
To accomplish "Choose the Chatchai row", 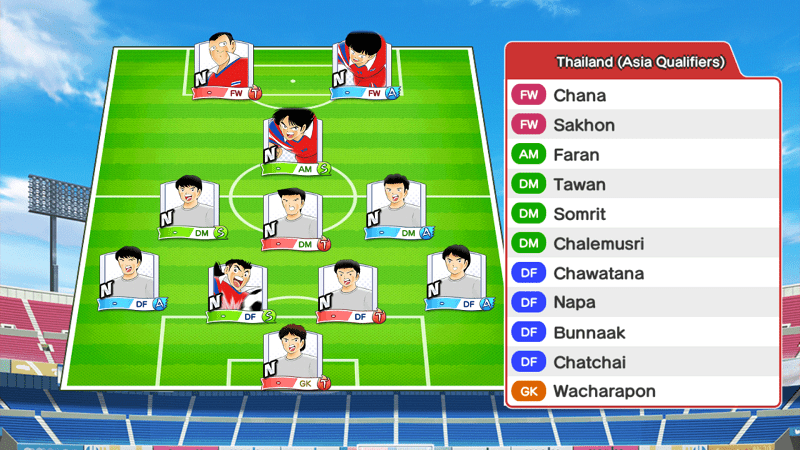I will coord(642,362).
